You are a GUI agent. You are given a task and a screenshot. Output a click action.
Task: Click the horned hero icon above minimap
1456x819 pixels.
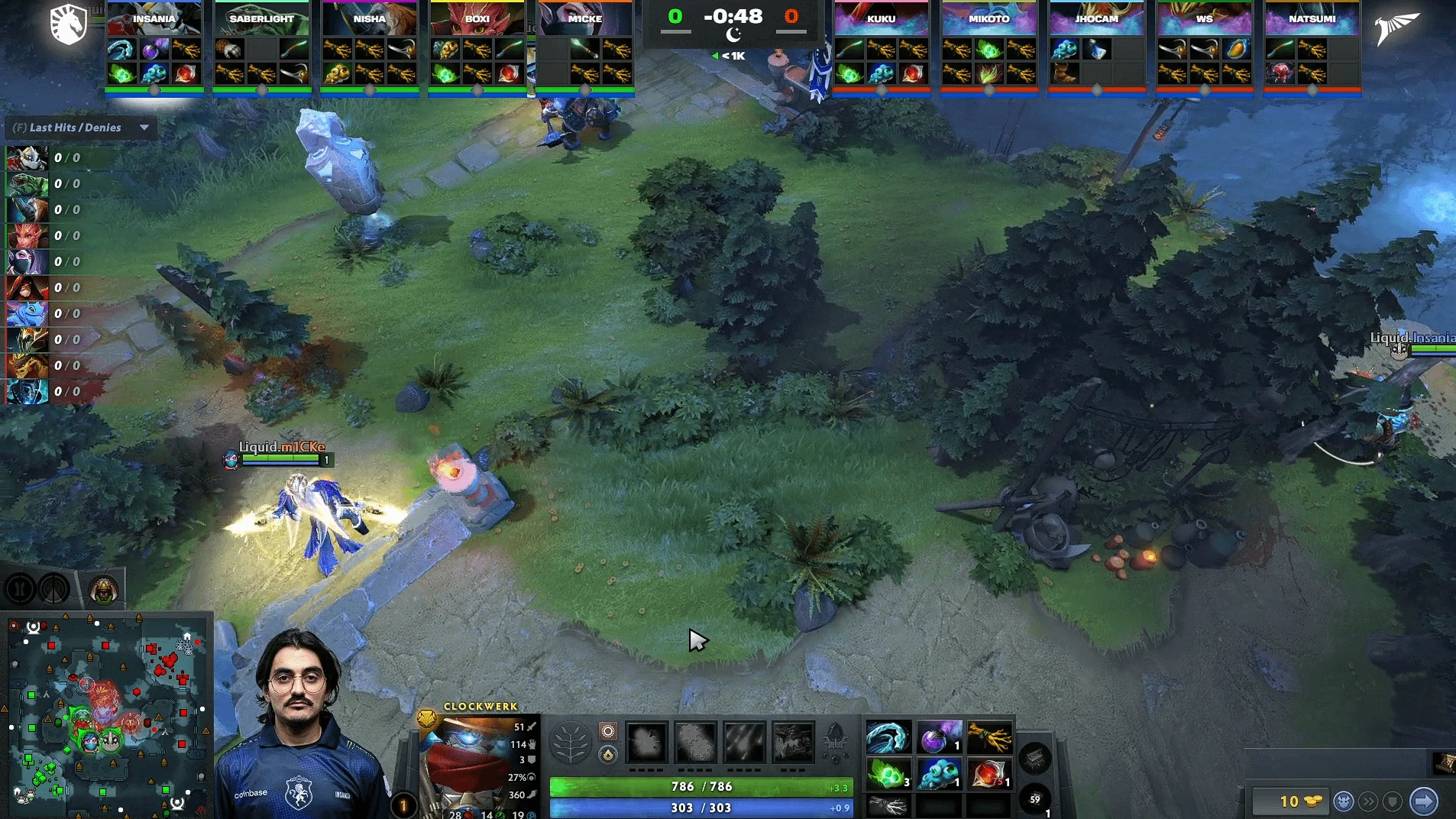(x=104, y=589)
